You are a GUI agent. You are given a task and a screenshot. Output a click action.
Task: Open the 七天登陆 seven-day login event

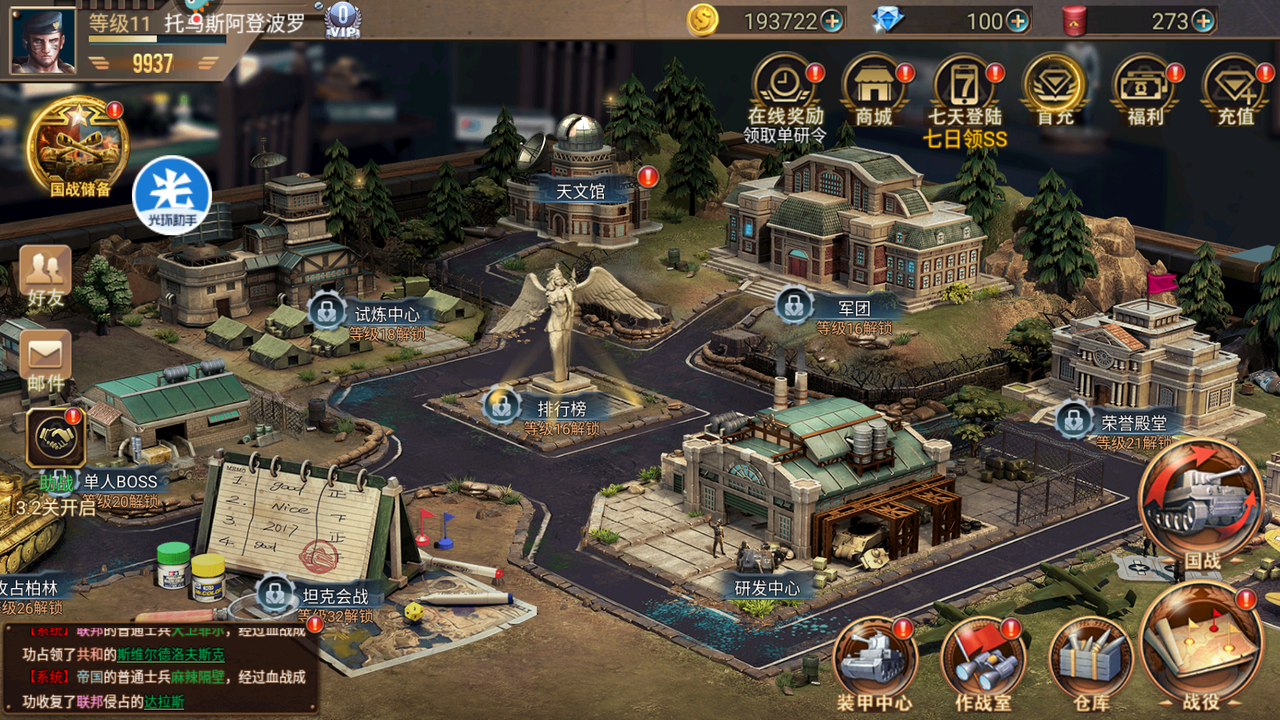(x=964, y=86)
